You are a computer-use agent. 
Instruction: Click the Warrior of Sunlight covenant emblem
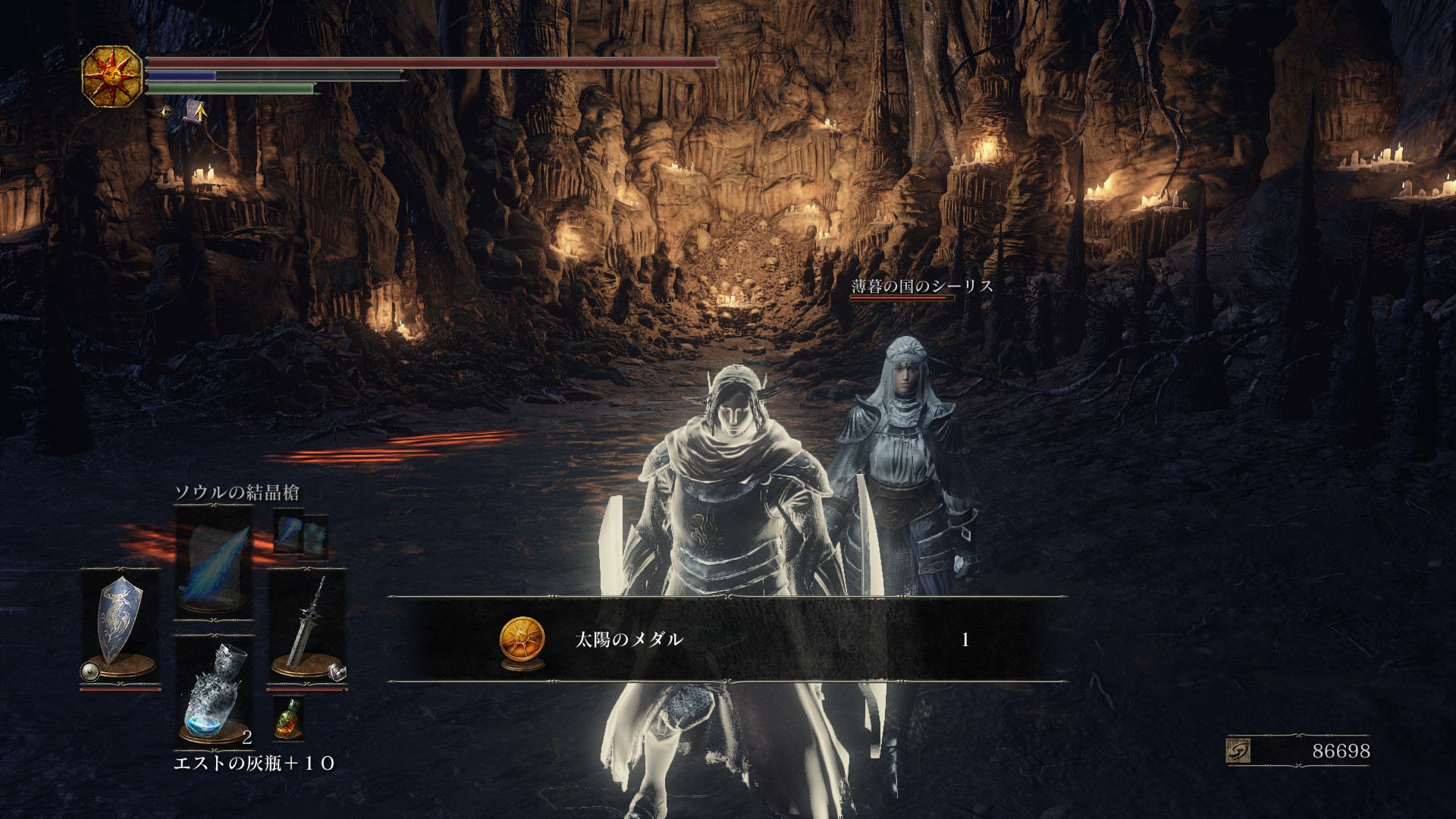pos(112,76)
